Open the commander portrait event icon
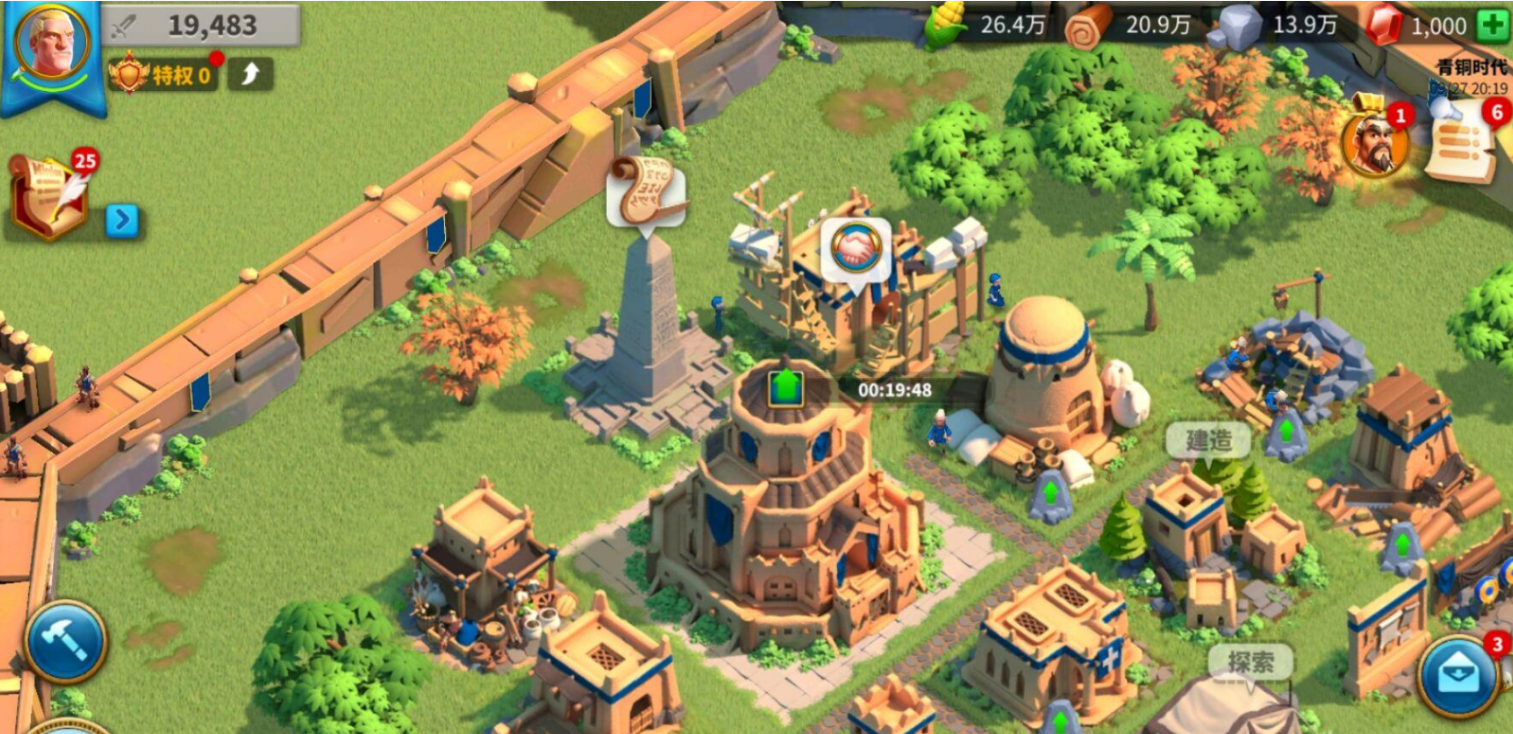 1376,142
